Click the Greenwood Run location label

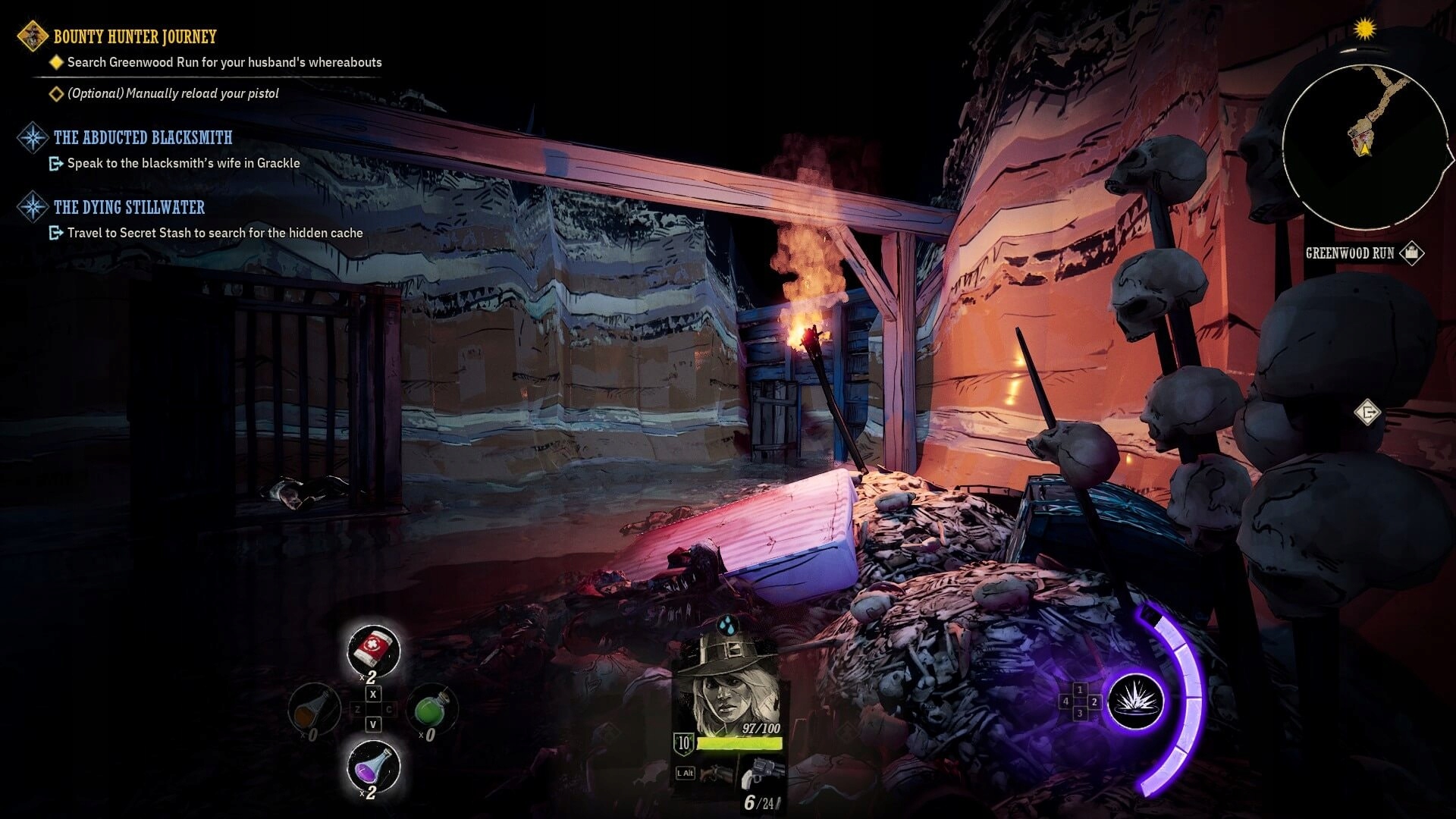tap(1350, 253)
